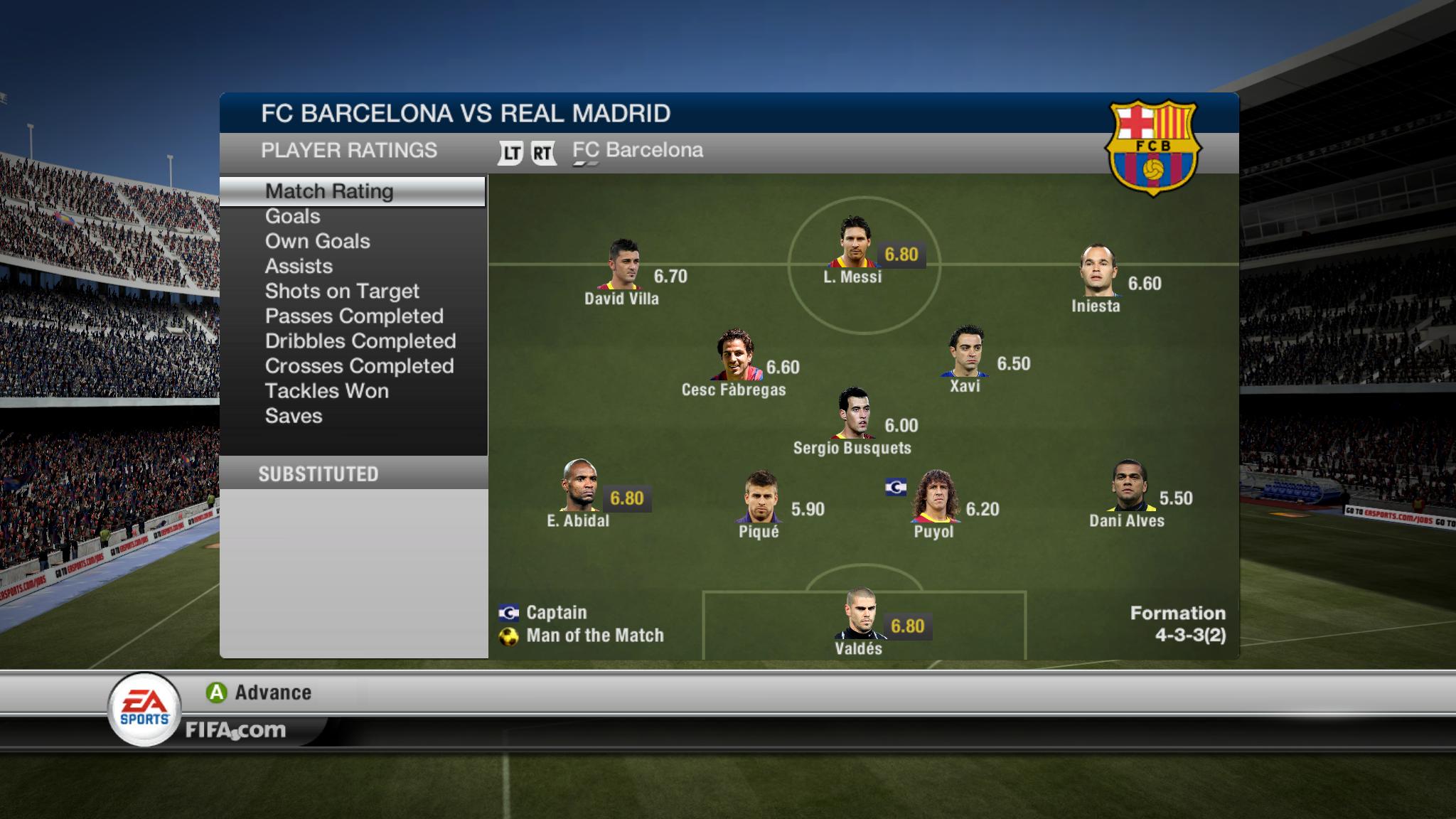
Task: Open Shots on Target stat
Action: pyautogui.click(x=342, y=291)
